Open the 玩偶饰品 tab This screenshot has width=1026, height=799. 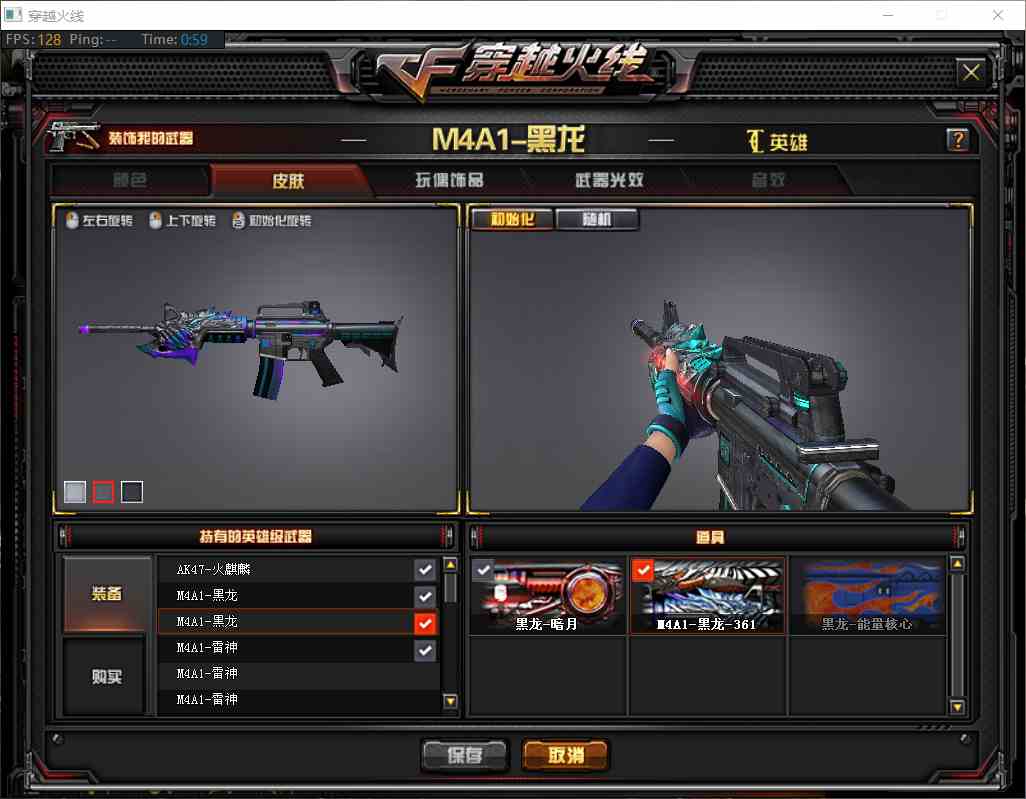pos(449,180)
